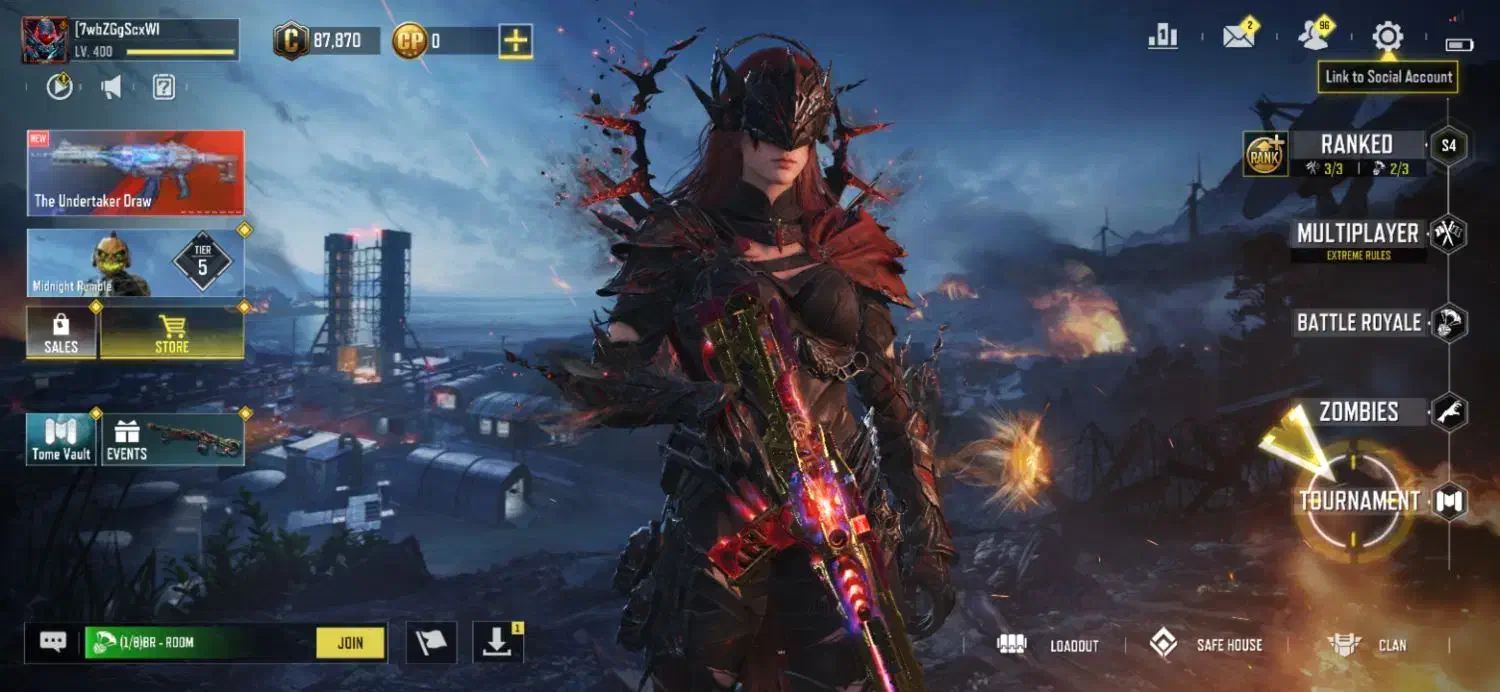Open the settings gear icon
Screen dimensions: 1500x692
(x=1387, y=38)
